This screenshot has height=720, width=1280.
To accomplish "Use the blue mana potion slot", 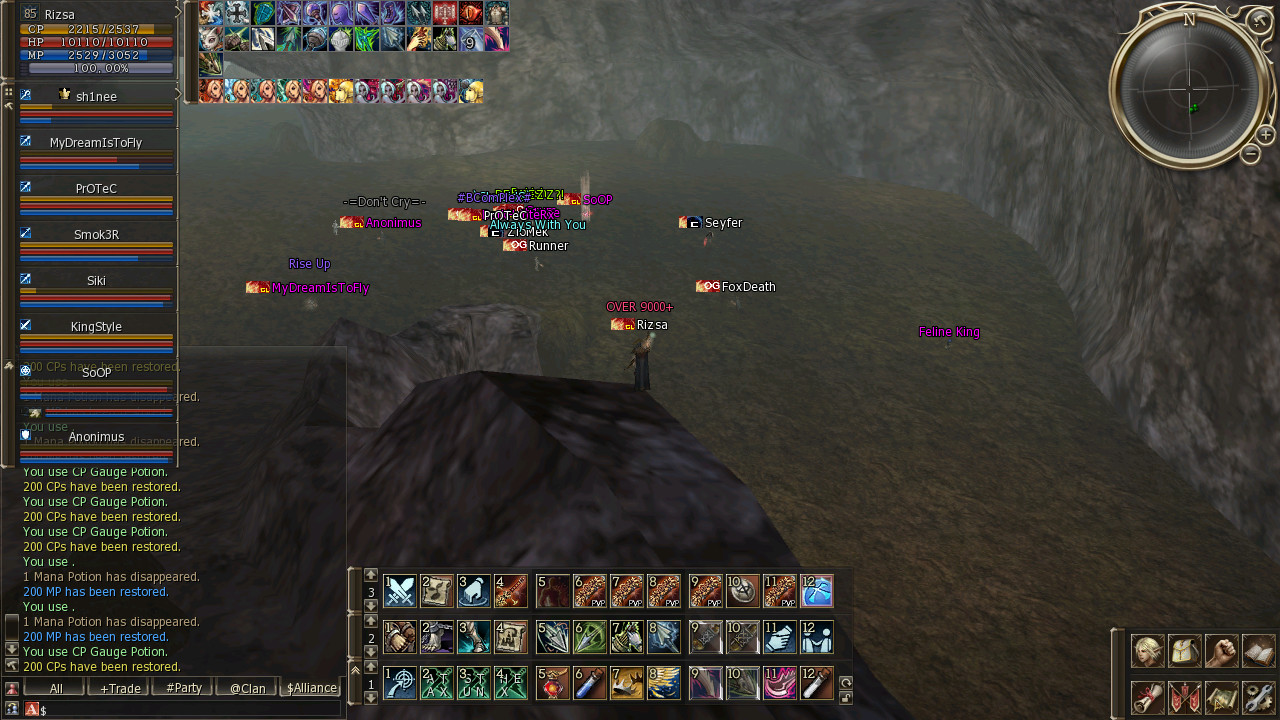I will point(591,683).
